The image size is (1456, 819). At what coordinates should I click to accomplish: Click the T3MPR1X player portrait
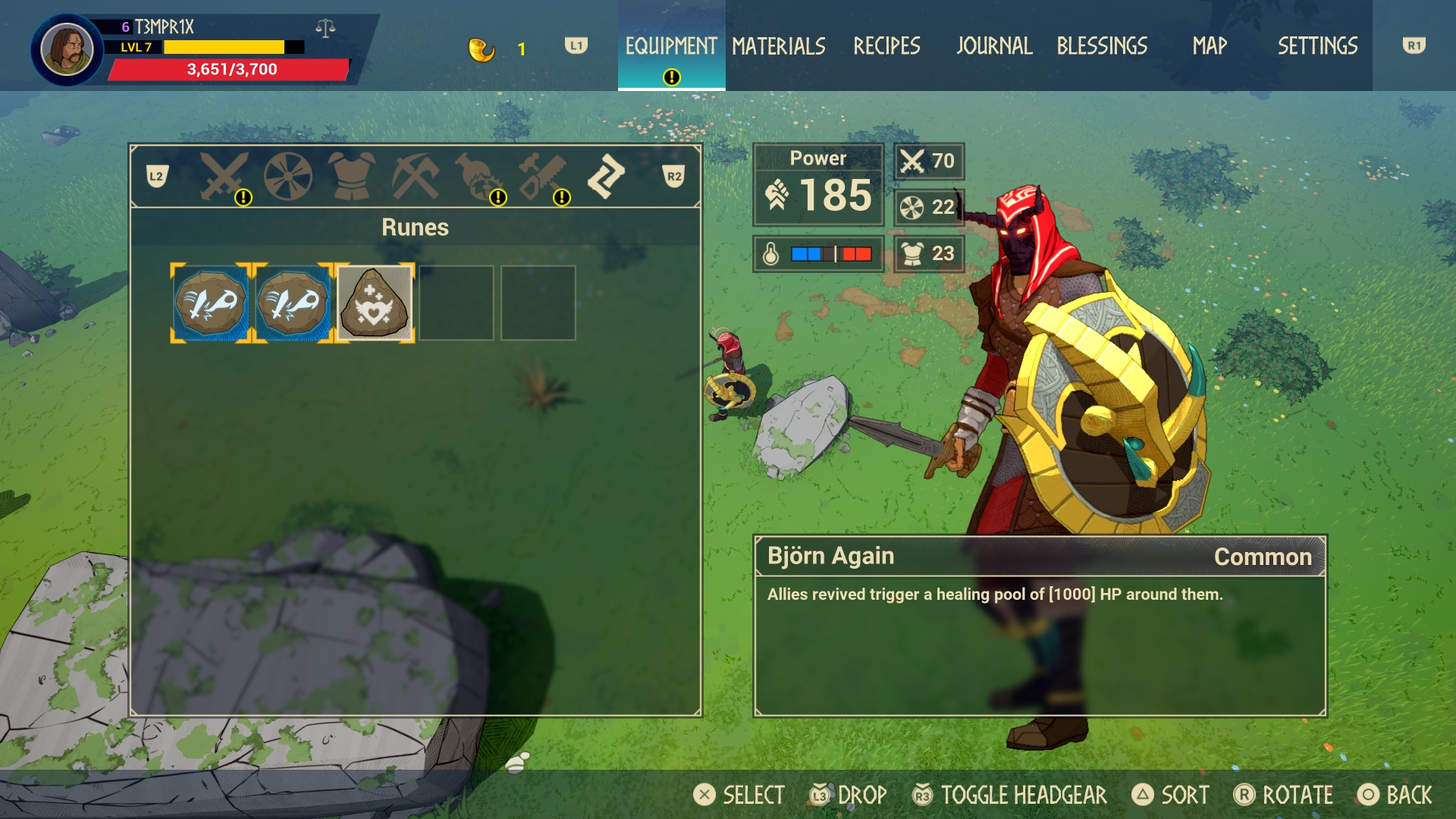(67, 50)
